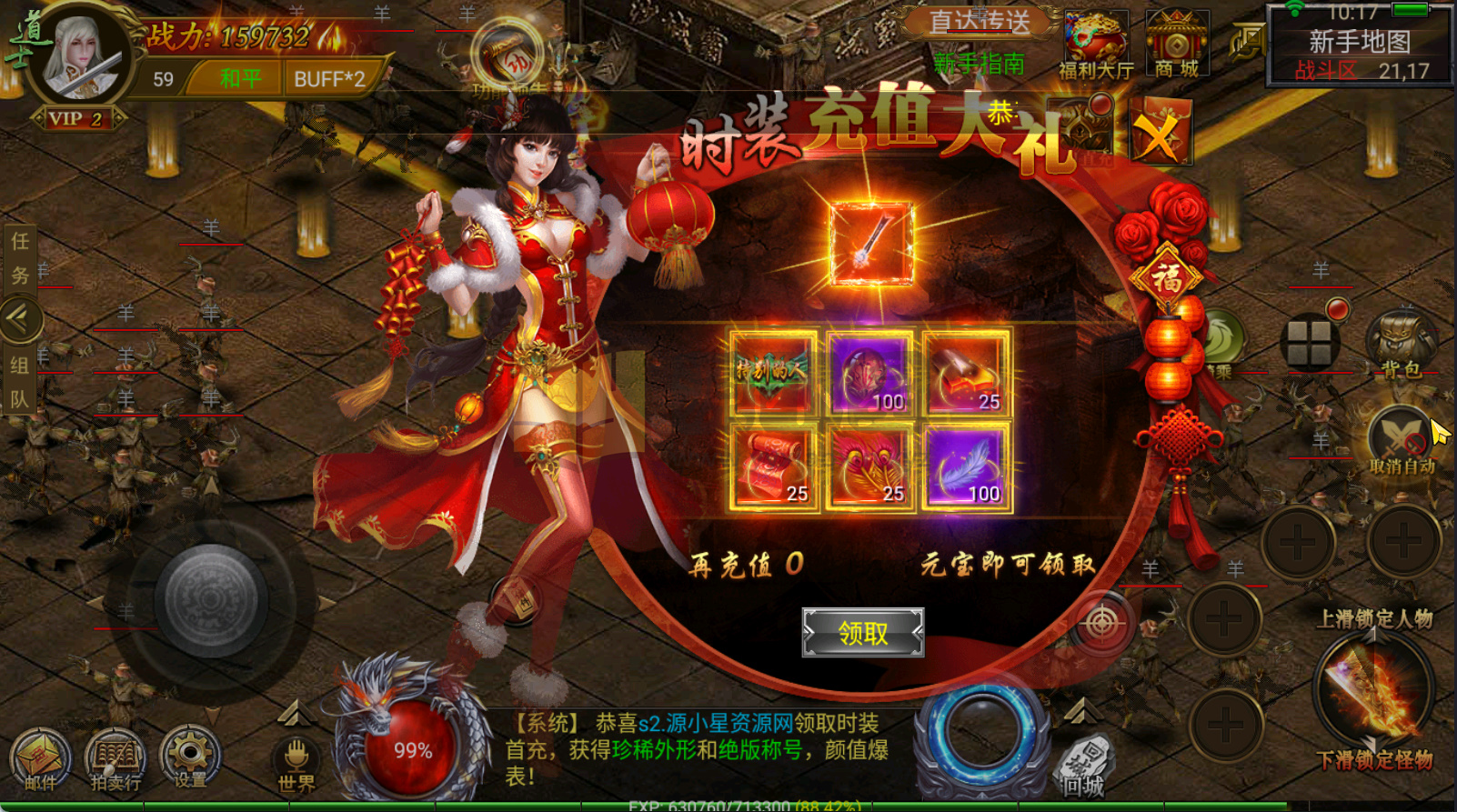Click the 世界 (World chat) microphone icon
Image resolution: width=1457 pixels, height=812 pixels.
[296, 757]
